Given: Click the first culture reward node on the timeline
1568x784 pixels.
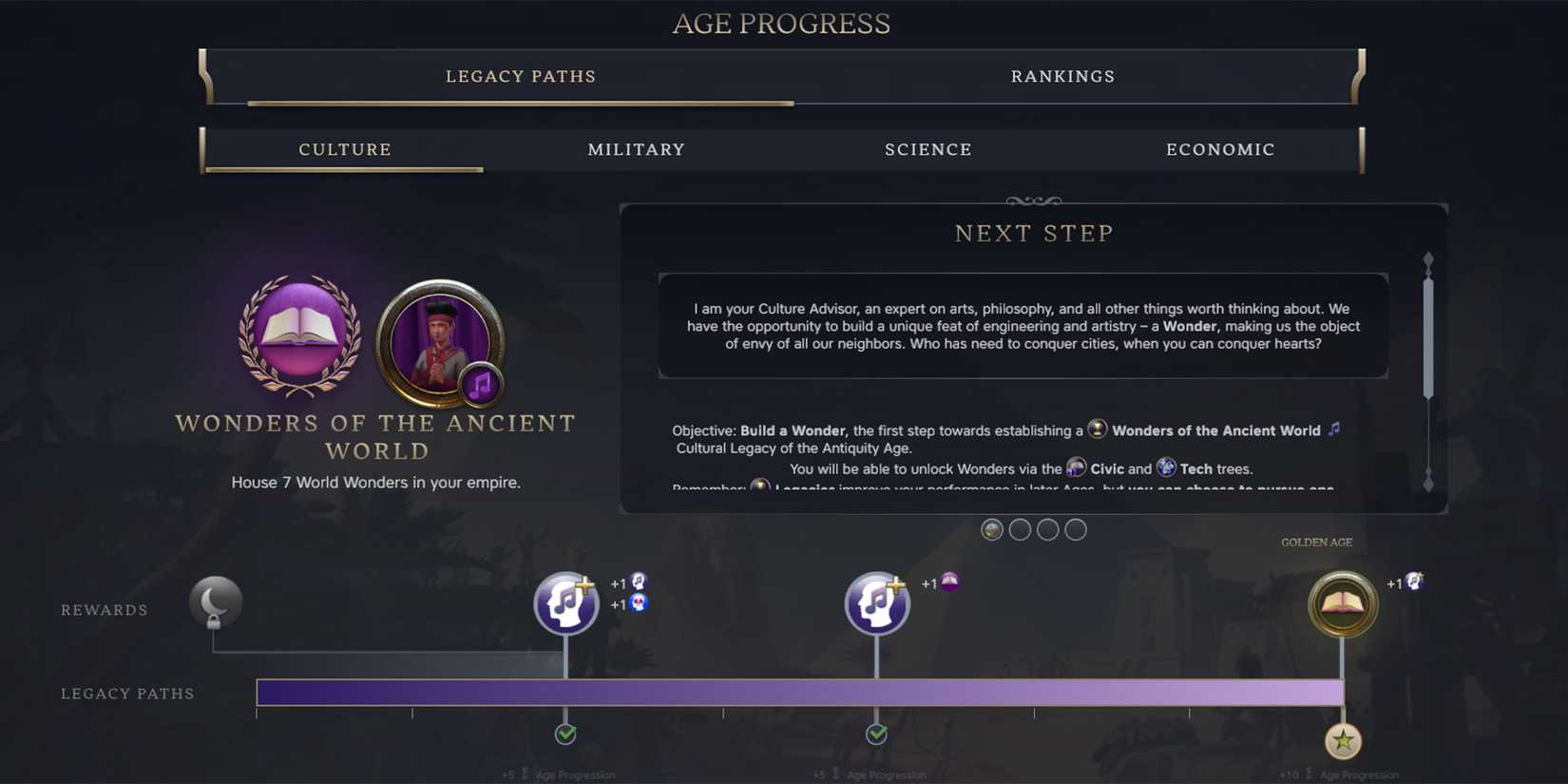Looking at the screenshot, I should (565, 602).
